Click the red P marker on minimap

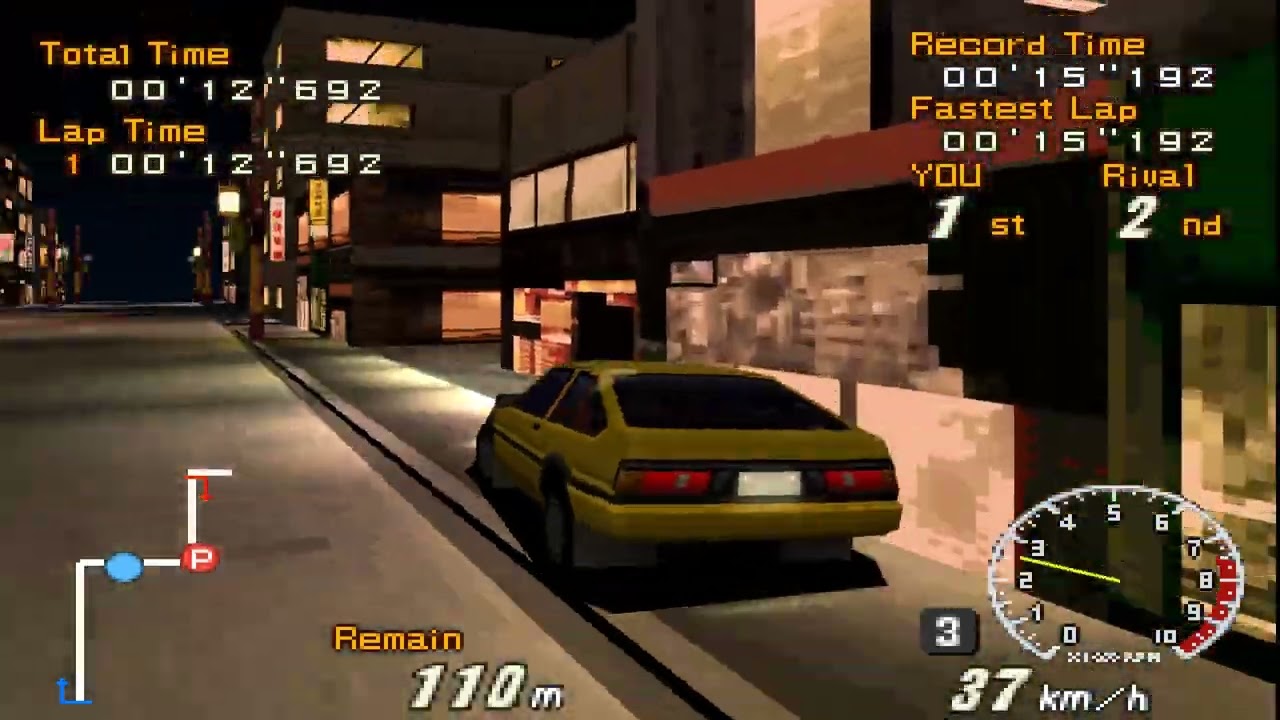(x=198, y=558)
